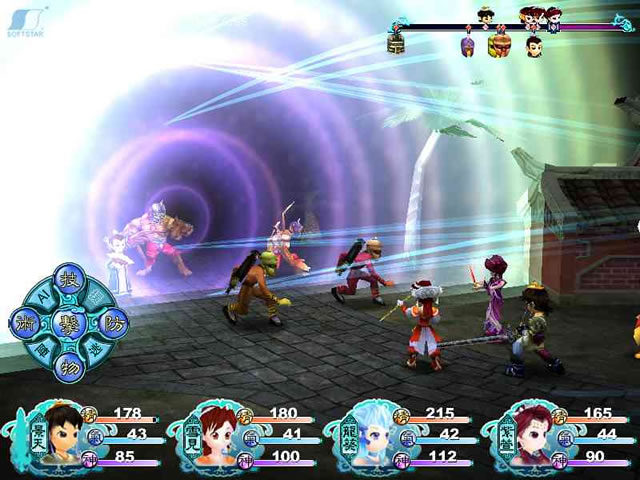Image resolution: width=640 pixels, height=480 pixels.
Task: Choose the 防 defend command
Action: pos(112,322)
